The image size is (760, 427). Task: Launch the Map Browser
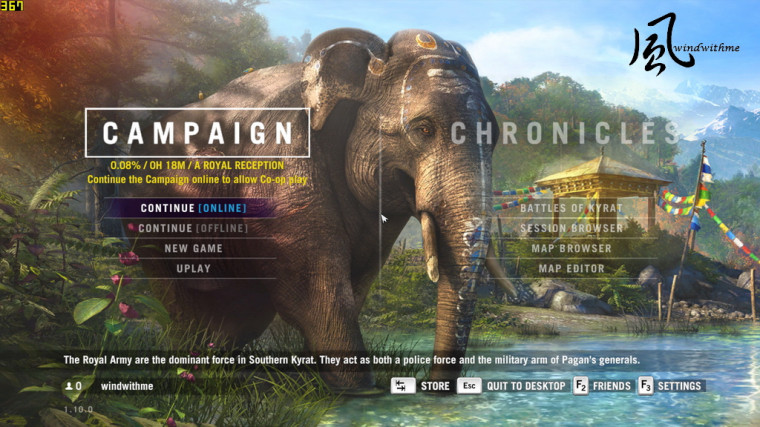571,248
